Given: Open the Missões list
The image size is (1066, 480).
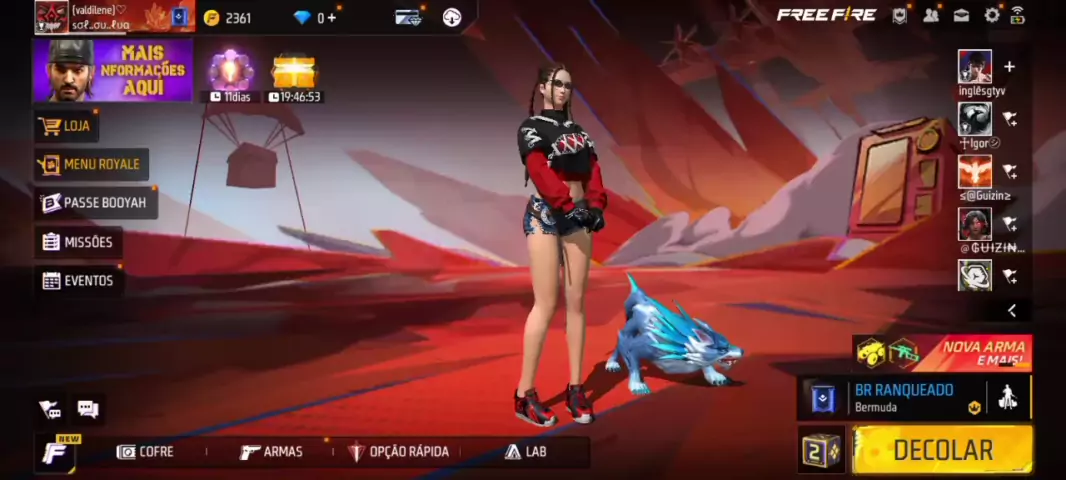Looking at the screenshot, I should pos(78,242).
